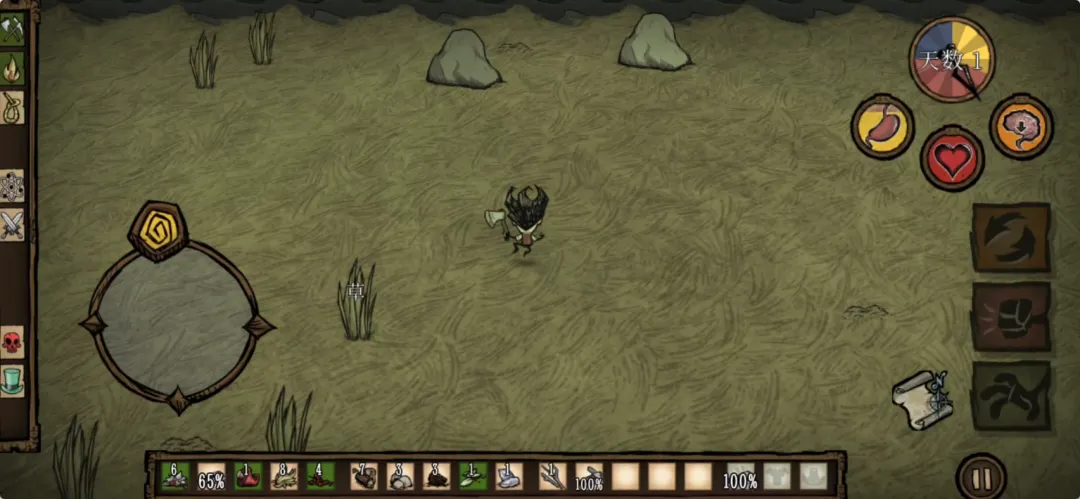The height and width of the screenshot is (499, 1080).
Task: Tap the fist attack action button
Action: 1011,316
